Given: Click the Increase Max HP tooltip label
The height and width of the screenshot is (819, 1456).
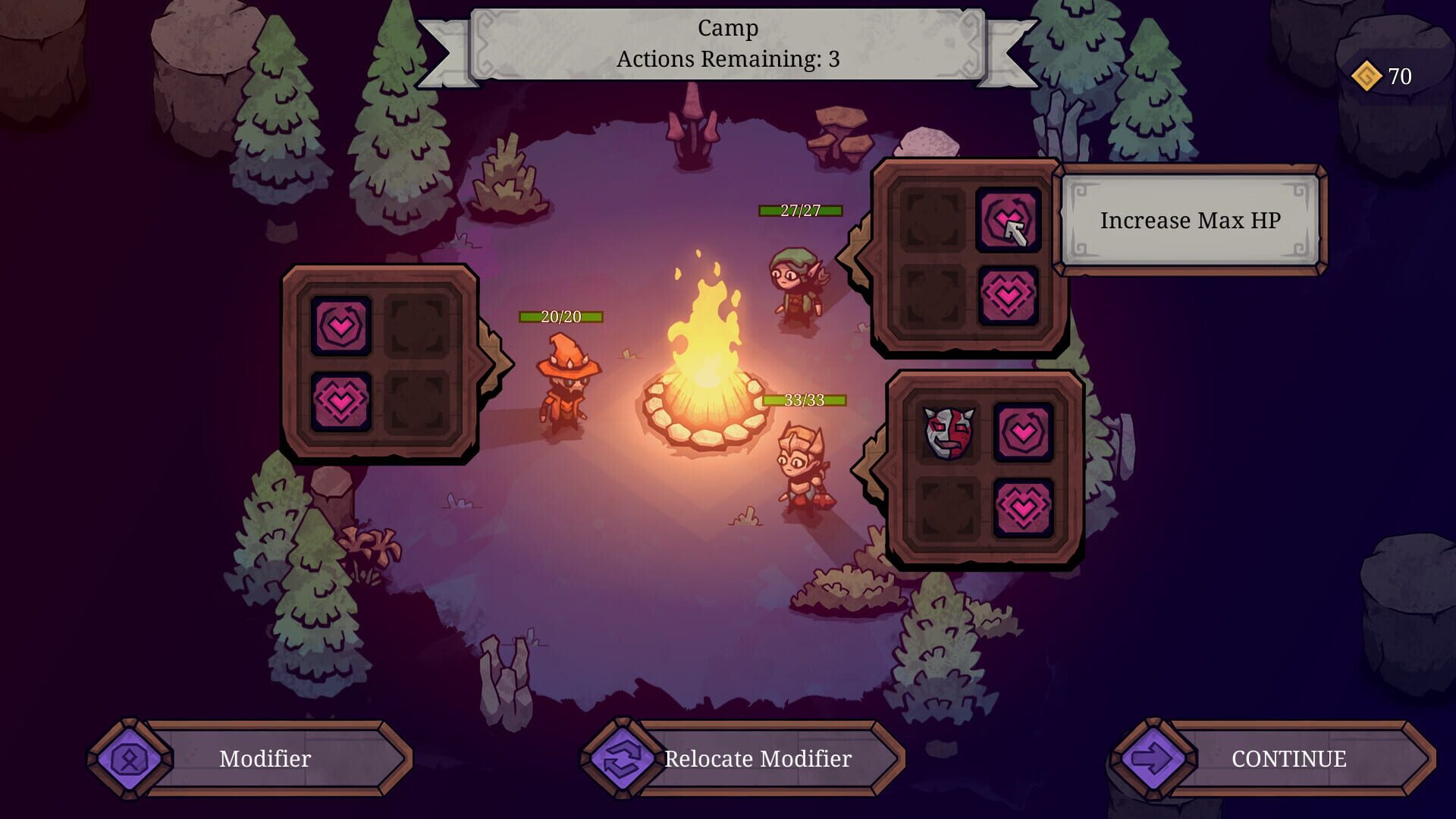Looking at the screenshot, I should click(1191, 221).
